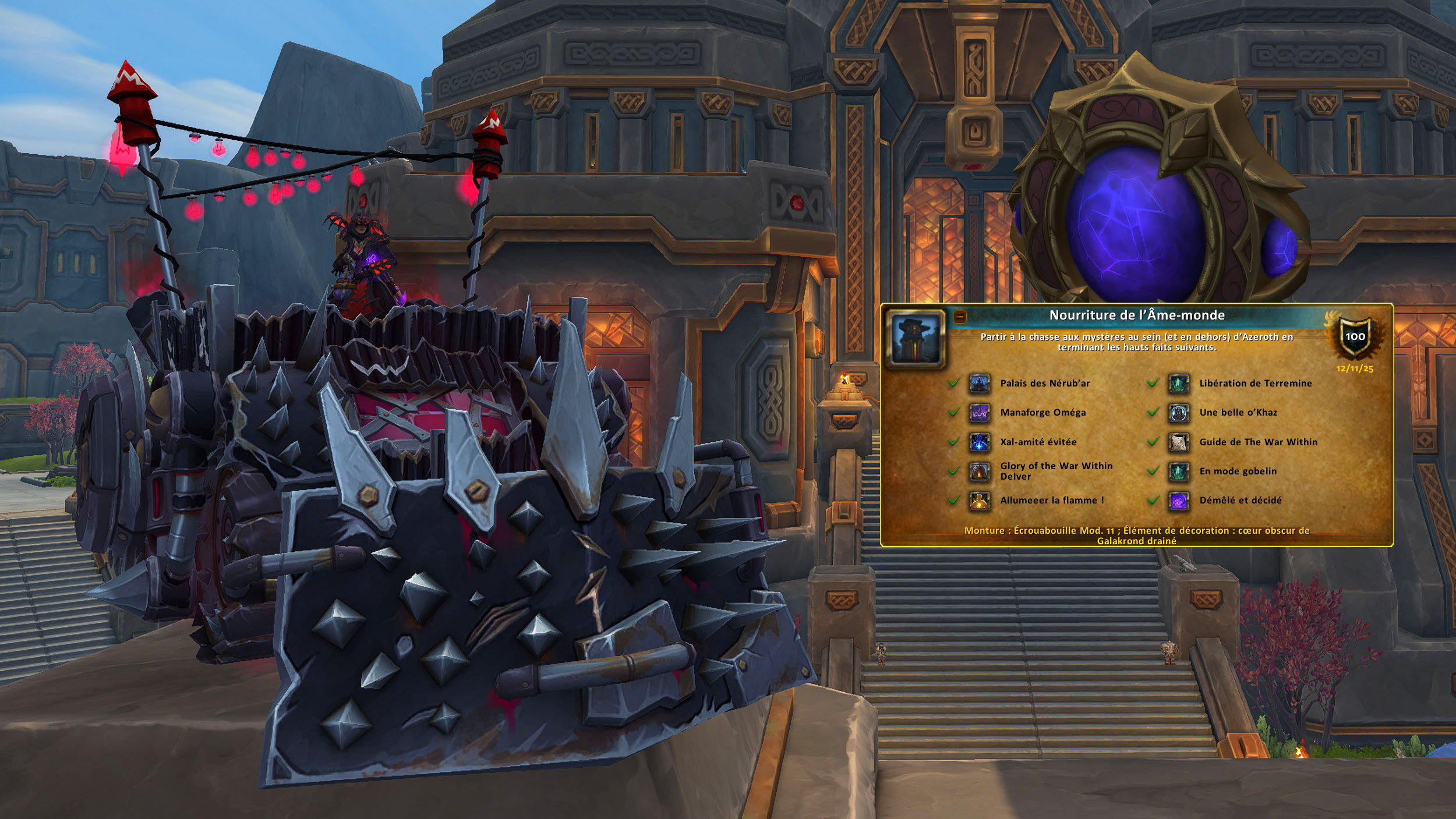Select the Libération de Terremine criterion
Image resolution: width=1456 pixels, height=819 pixels.
point(1255,384)
